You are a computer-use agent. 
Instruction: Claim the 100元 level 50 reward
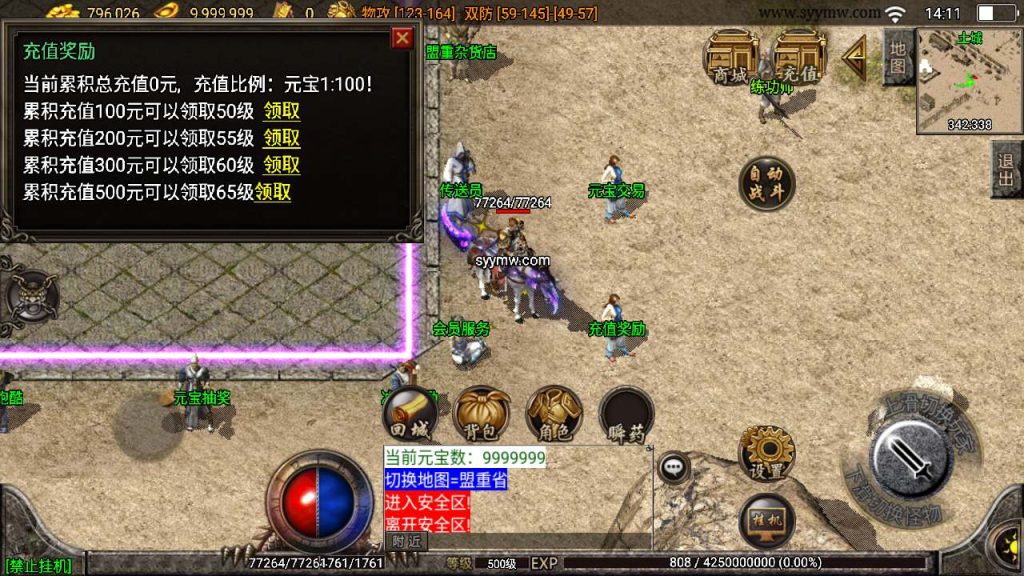click(282, 112)
